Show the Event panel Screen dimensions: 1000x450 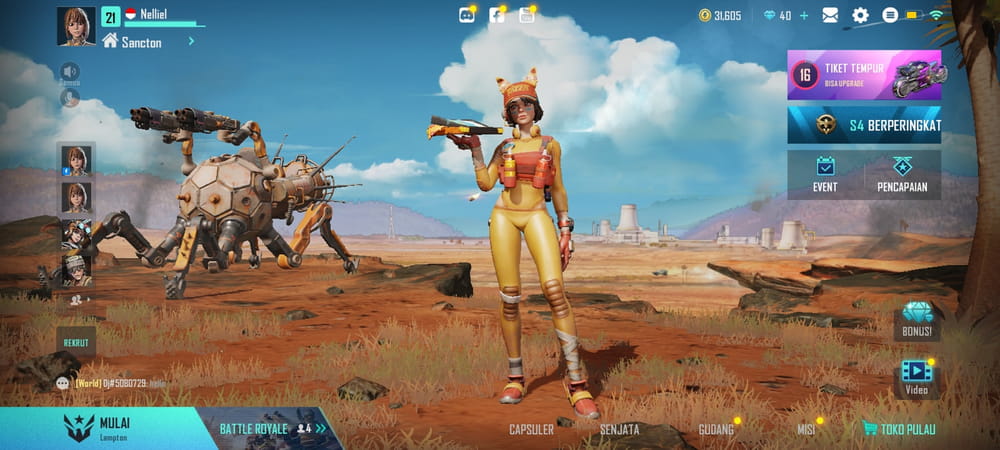(x=825, y=175)
